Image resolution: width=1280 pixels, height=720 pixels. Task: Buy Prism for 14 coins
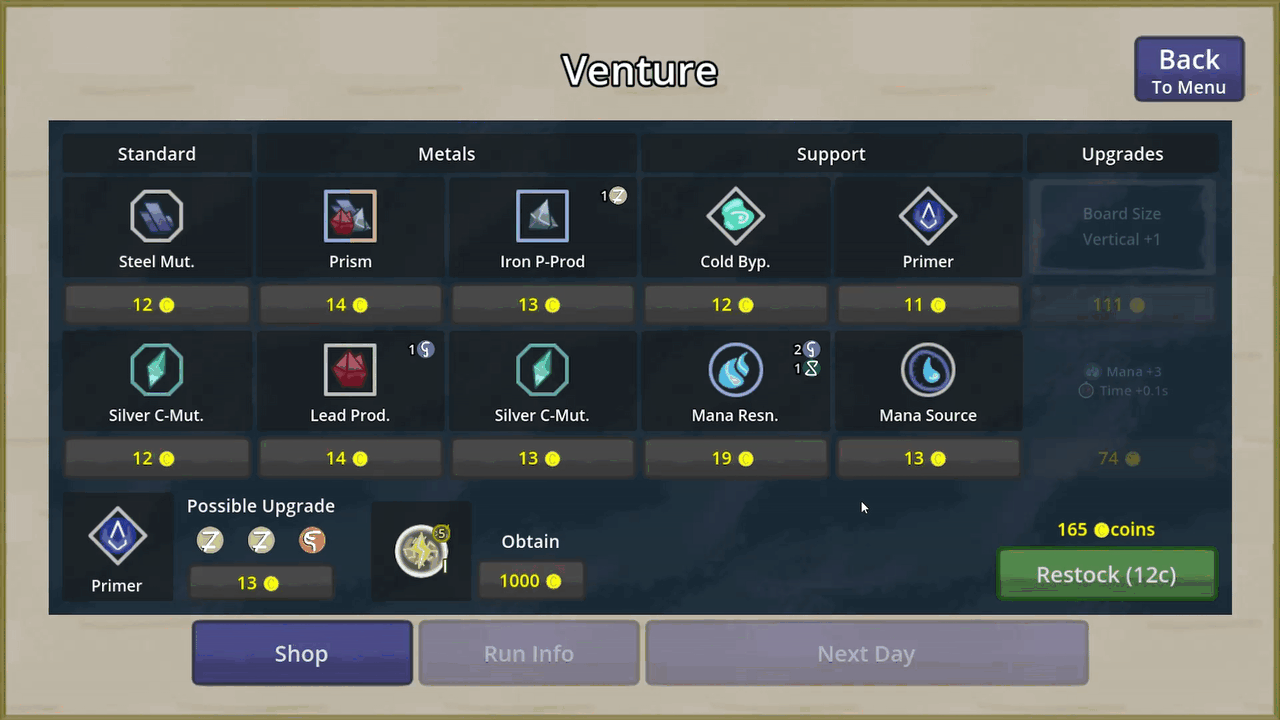click(350, 305)
